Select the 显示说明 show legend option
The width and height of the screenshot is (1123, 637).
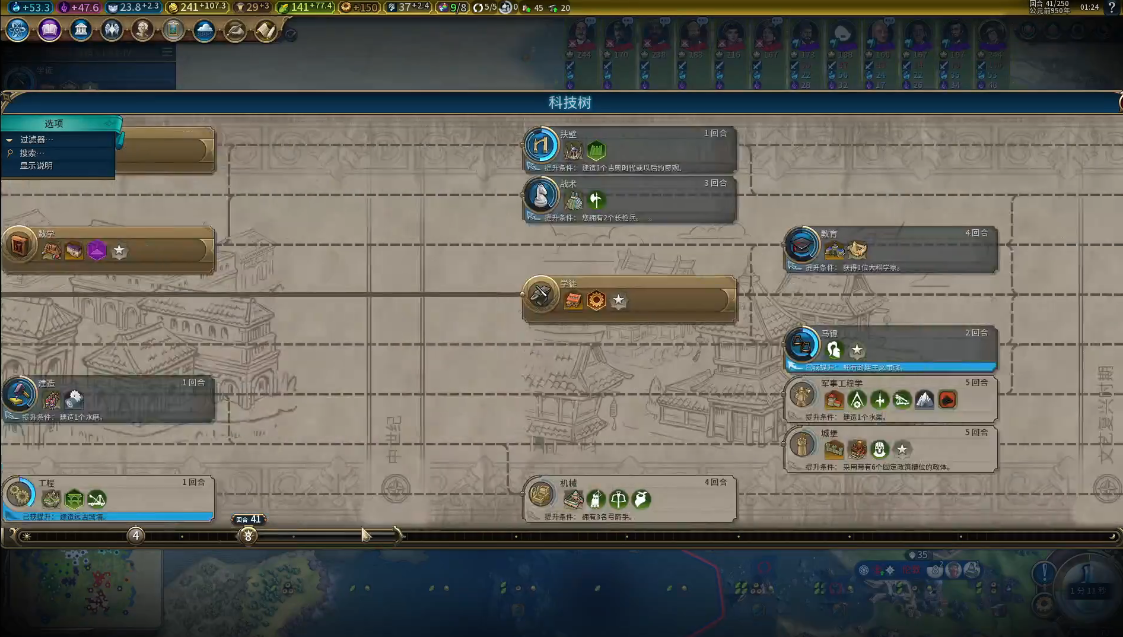[x=36, y=166]
